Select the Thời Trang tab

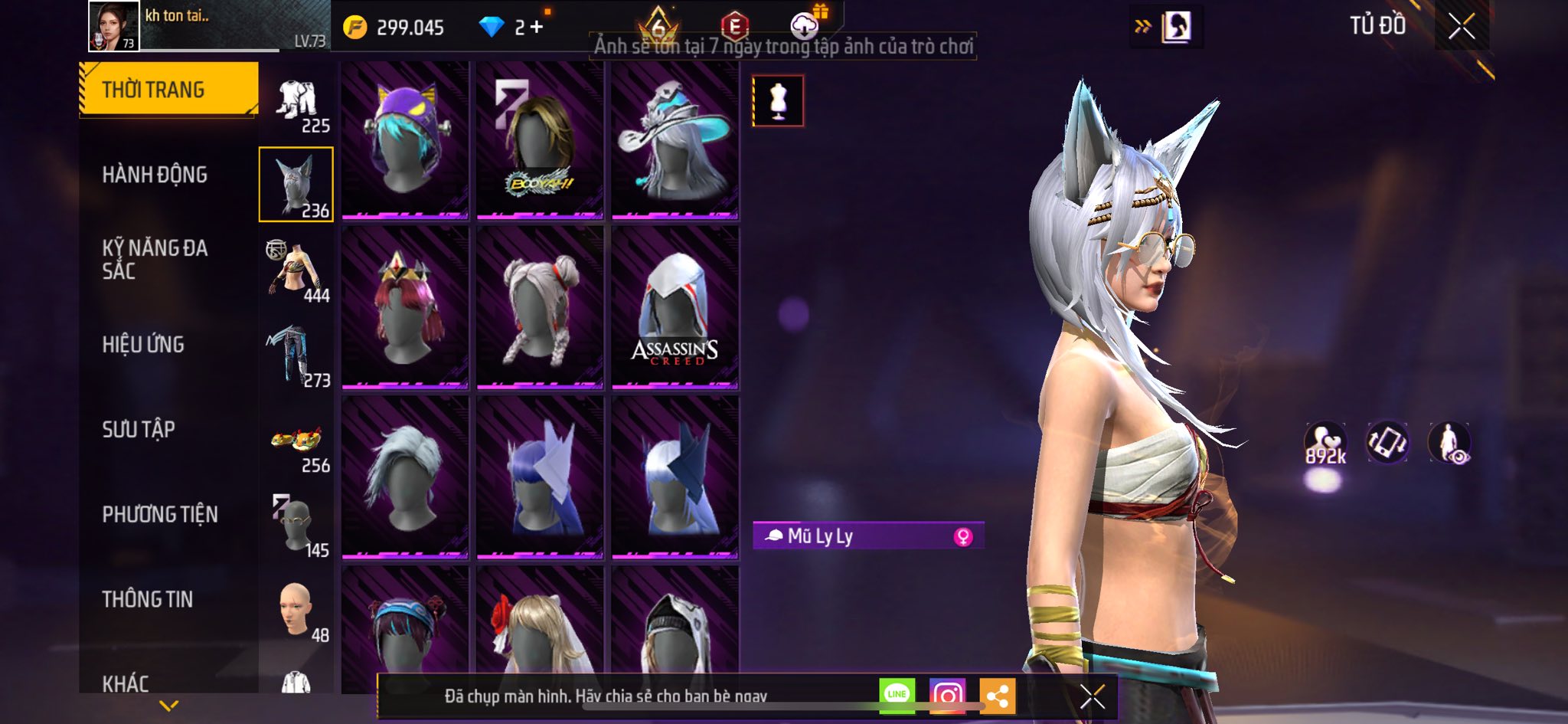point(168,90)
